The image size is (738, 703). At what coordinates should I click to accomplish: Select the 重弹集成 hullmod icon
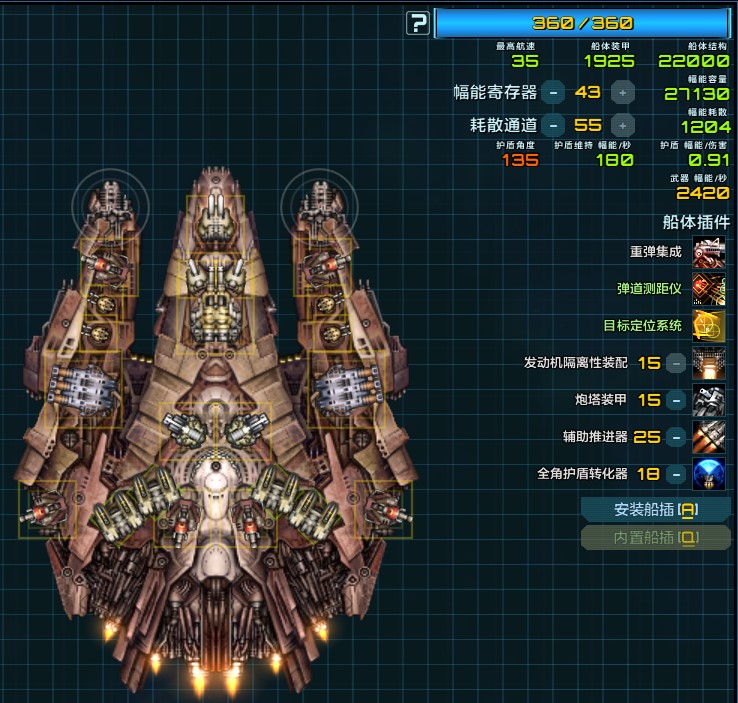pyautogui.click(x=709, y=252)
